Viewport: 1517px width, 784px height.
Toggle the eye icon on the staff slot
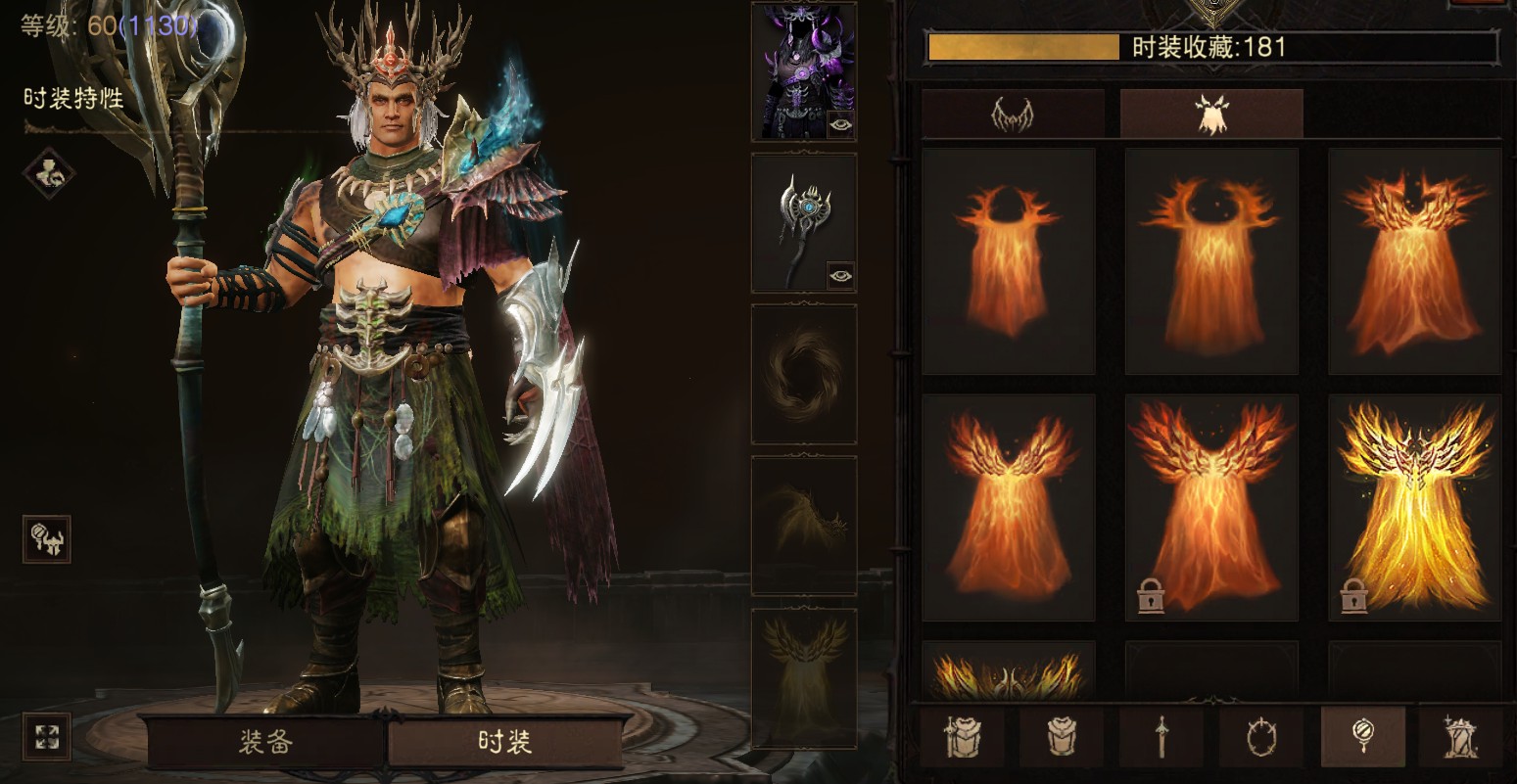[840, 276]
